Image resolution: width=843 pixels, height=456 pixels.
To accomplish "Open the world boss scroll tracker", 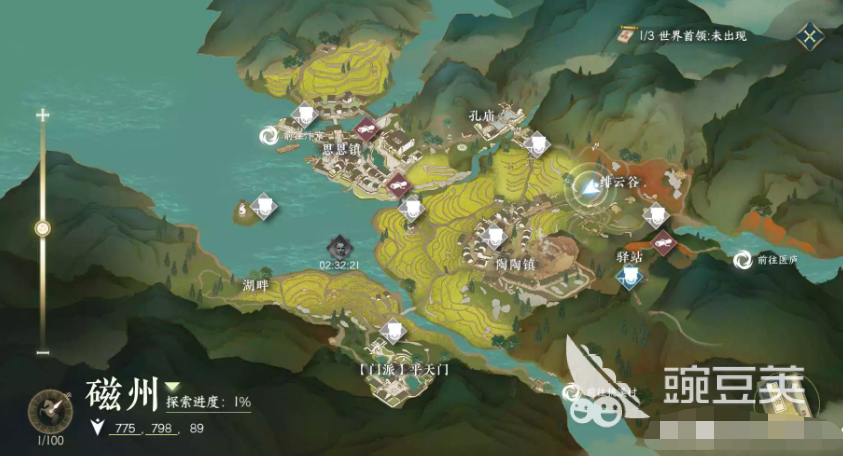I will point(629,35).
